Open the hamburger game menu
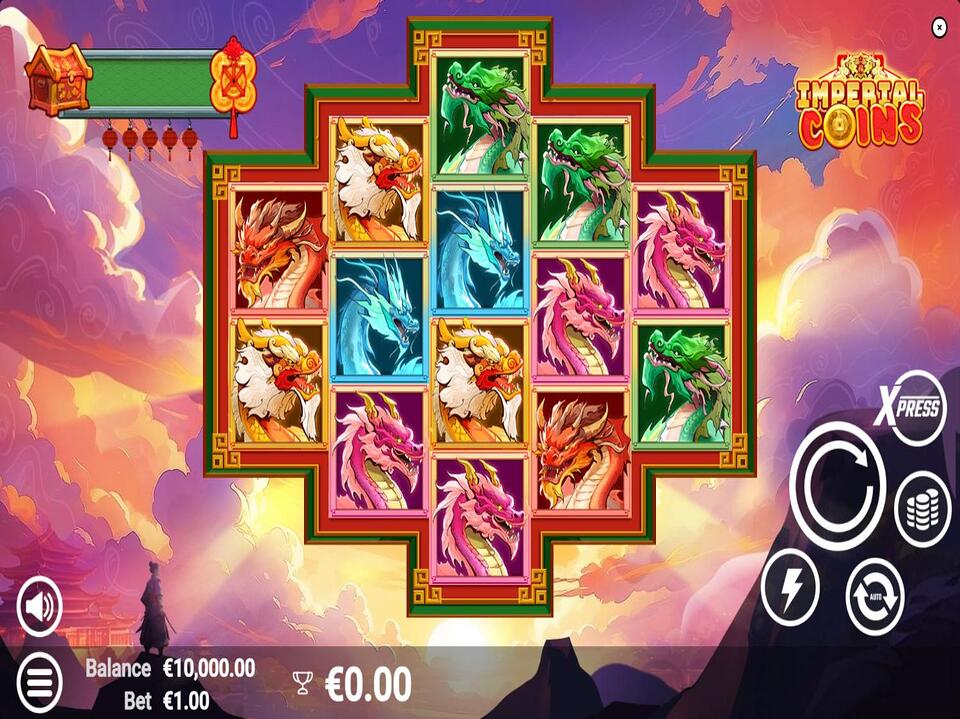 coord(39,681)
